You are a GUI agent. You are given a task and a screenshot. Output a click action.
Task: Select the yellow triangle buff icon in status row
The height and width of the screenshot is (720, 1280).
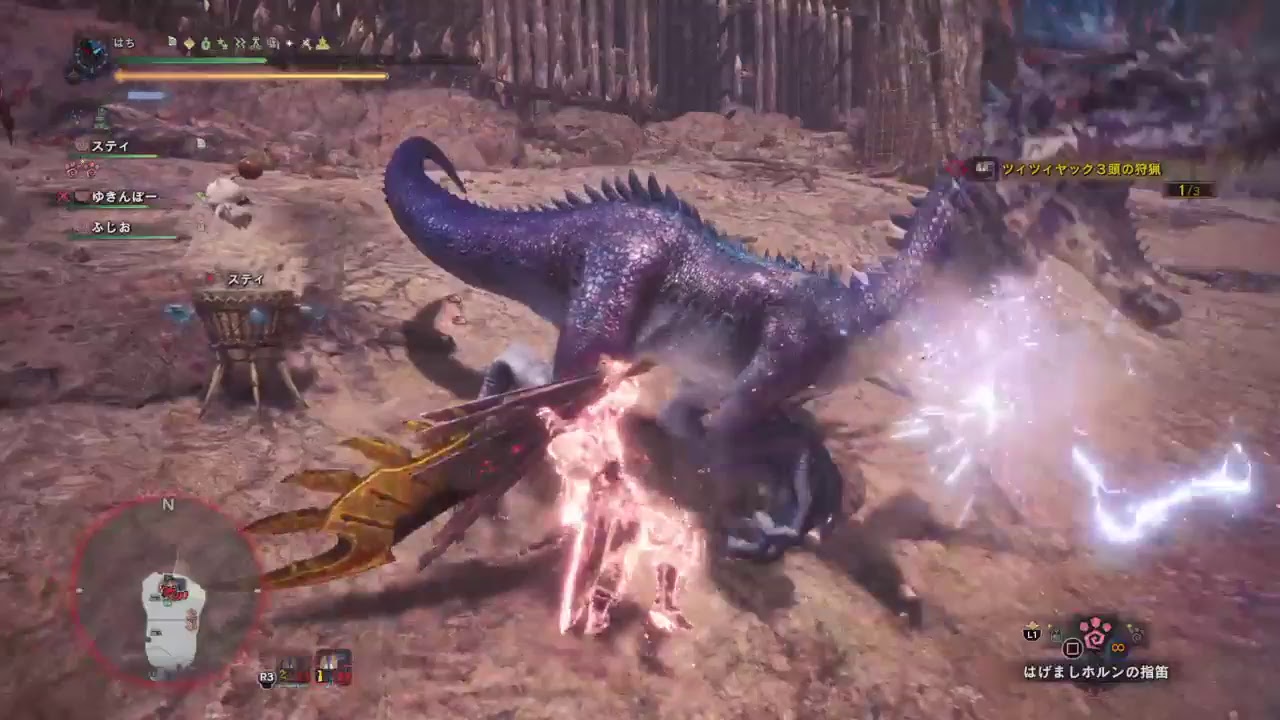[322, 42]
